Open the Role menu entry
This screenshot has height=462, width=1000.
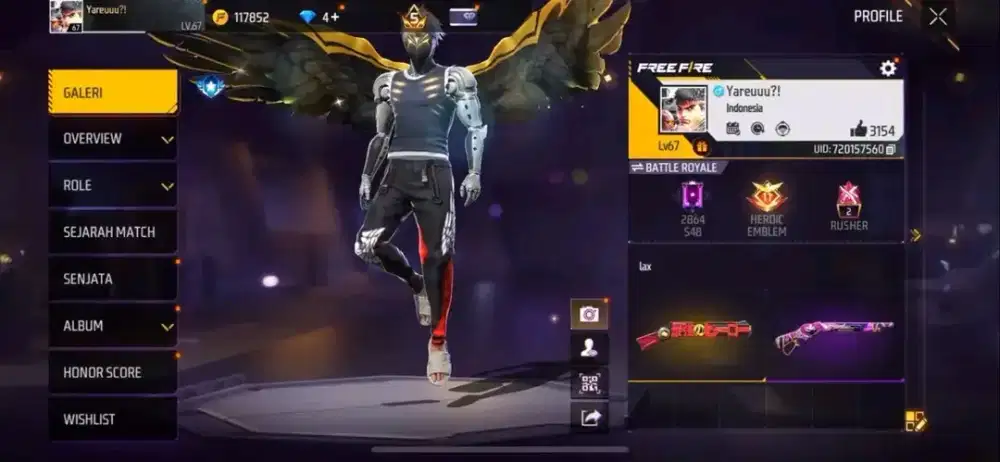112,185
